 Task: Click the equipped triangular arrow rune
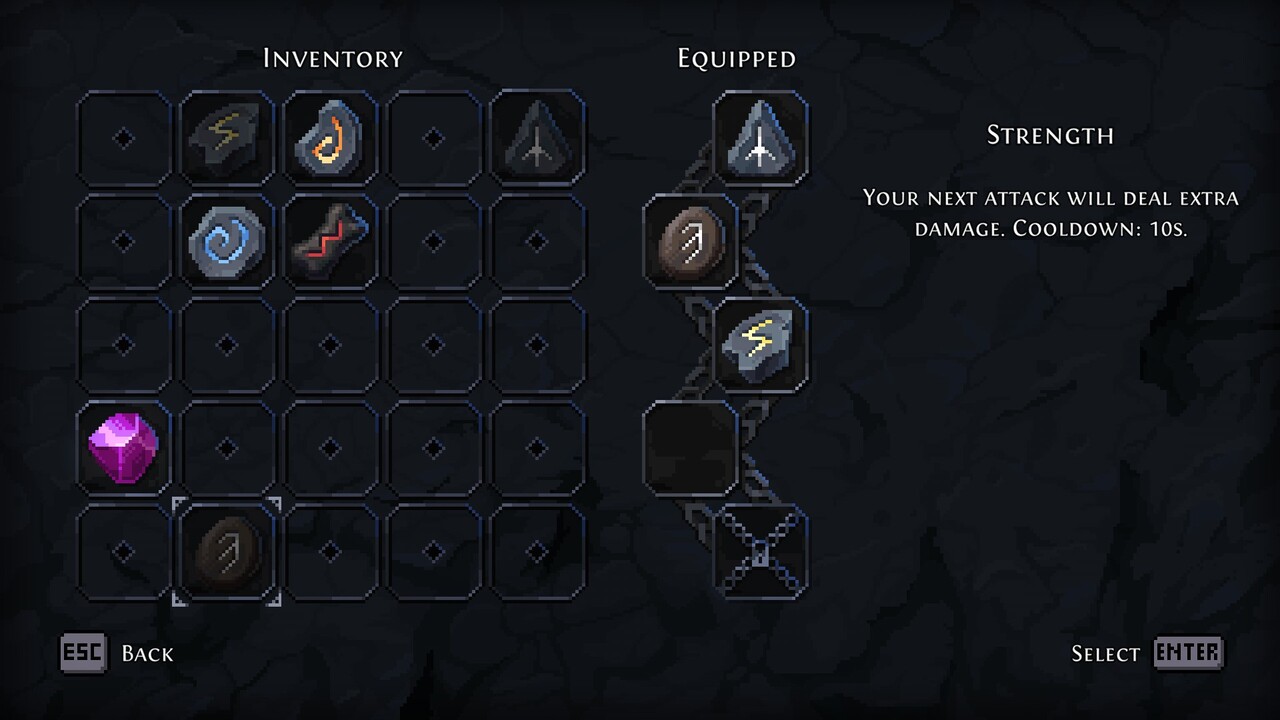coord(760,138)
